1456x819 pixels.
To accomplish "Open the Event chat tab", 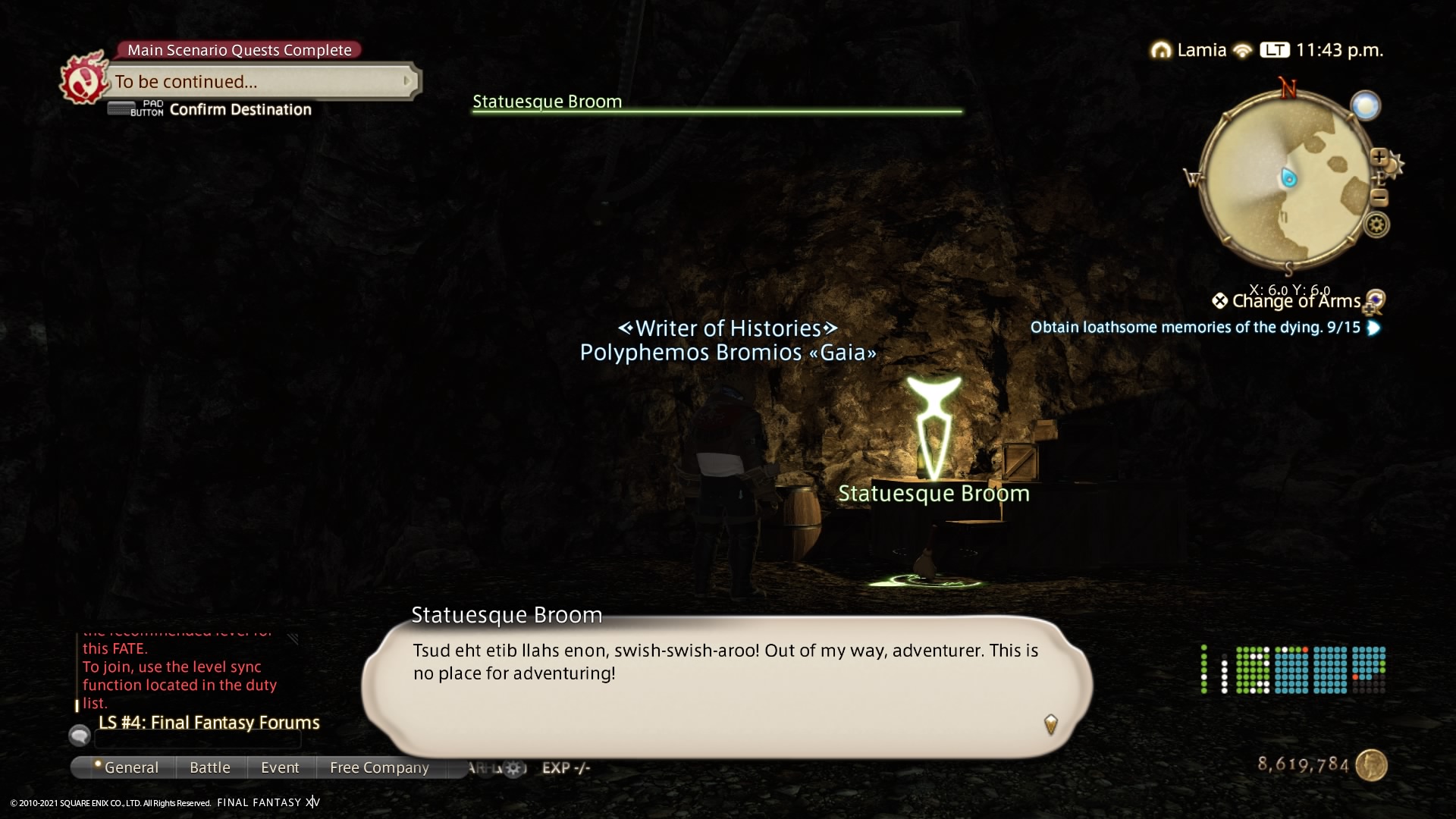I will pos(280,767).
